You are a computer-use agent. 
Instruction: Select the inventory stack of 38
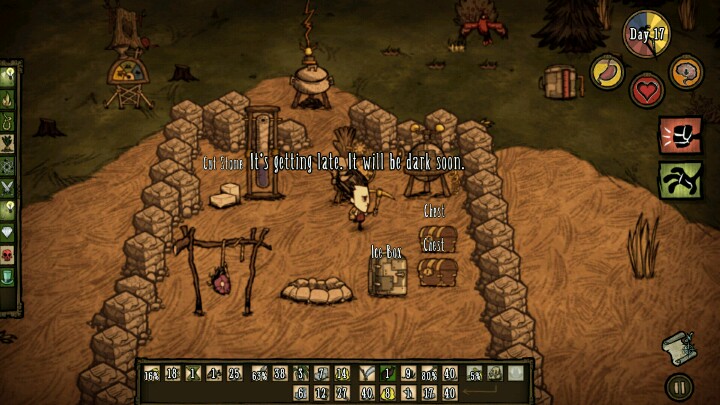click(280, 374)
